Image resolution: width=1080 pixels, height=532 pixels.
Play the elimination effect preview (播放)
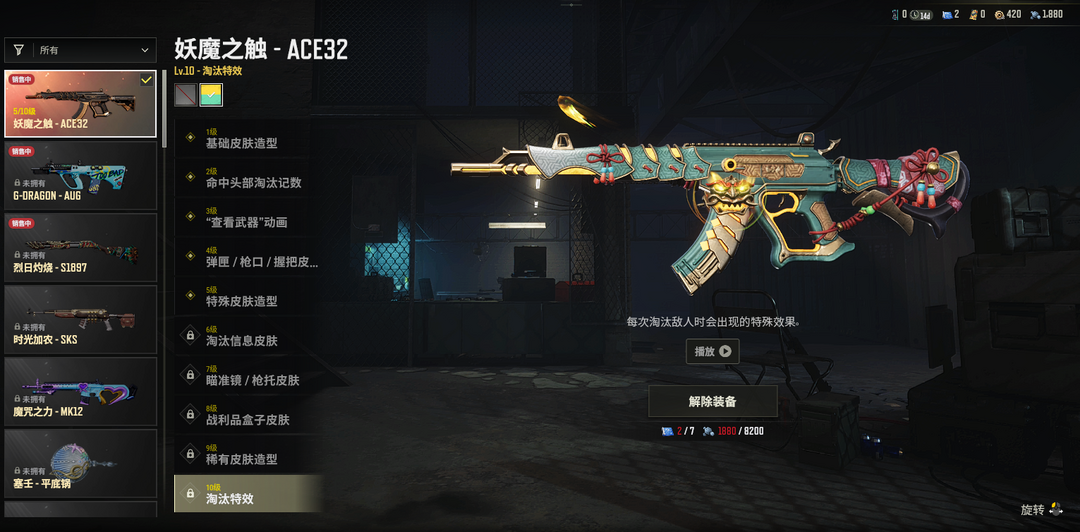712,351
